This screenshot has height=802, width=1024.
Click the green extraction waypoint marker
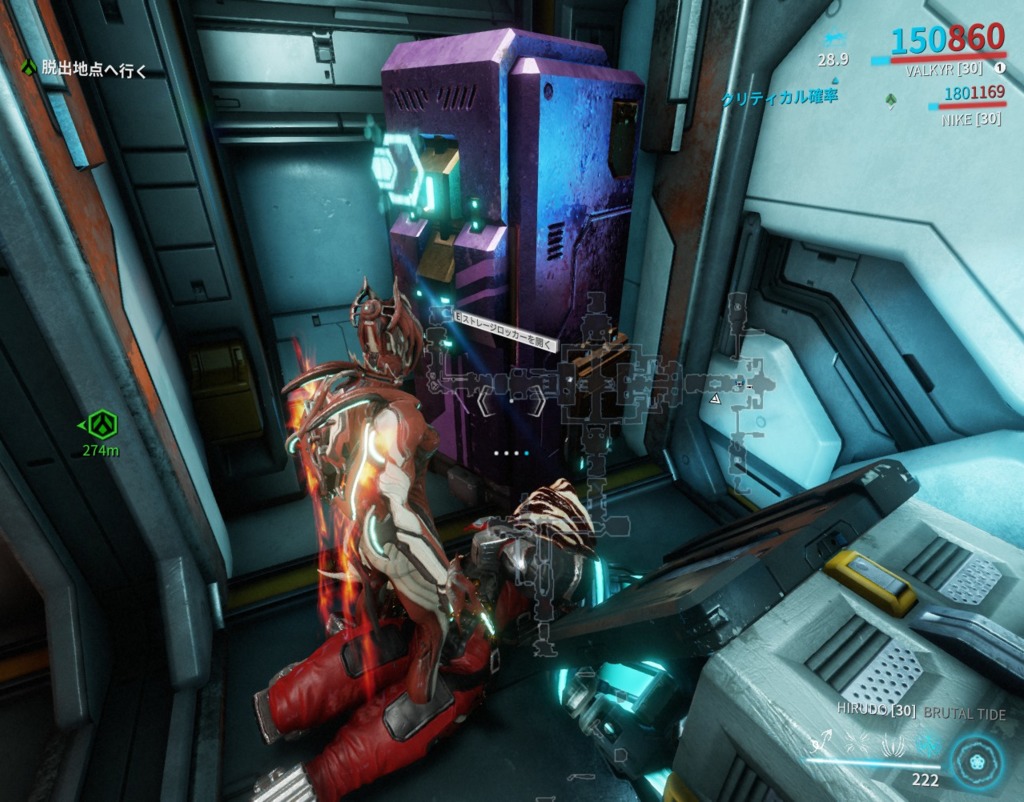100,425
